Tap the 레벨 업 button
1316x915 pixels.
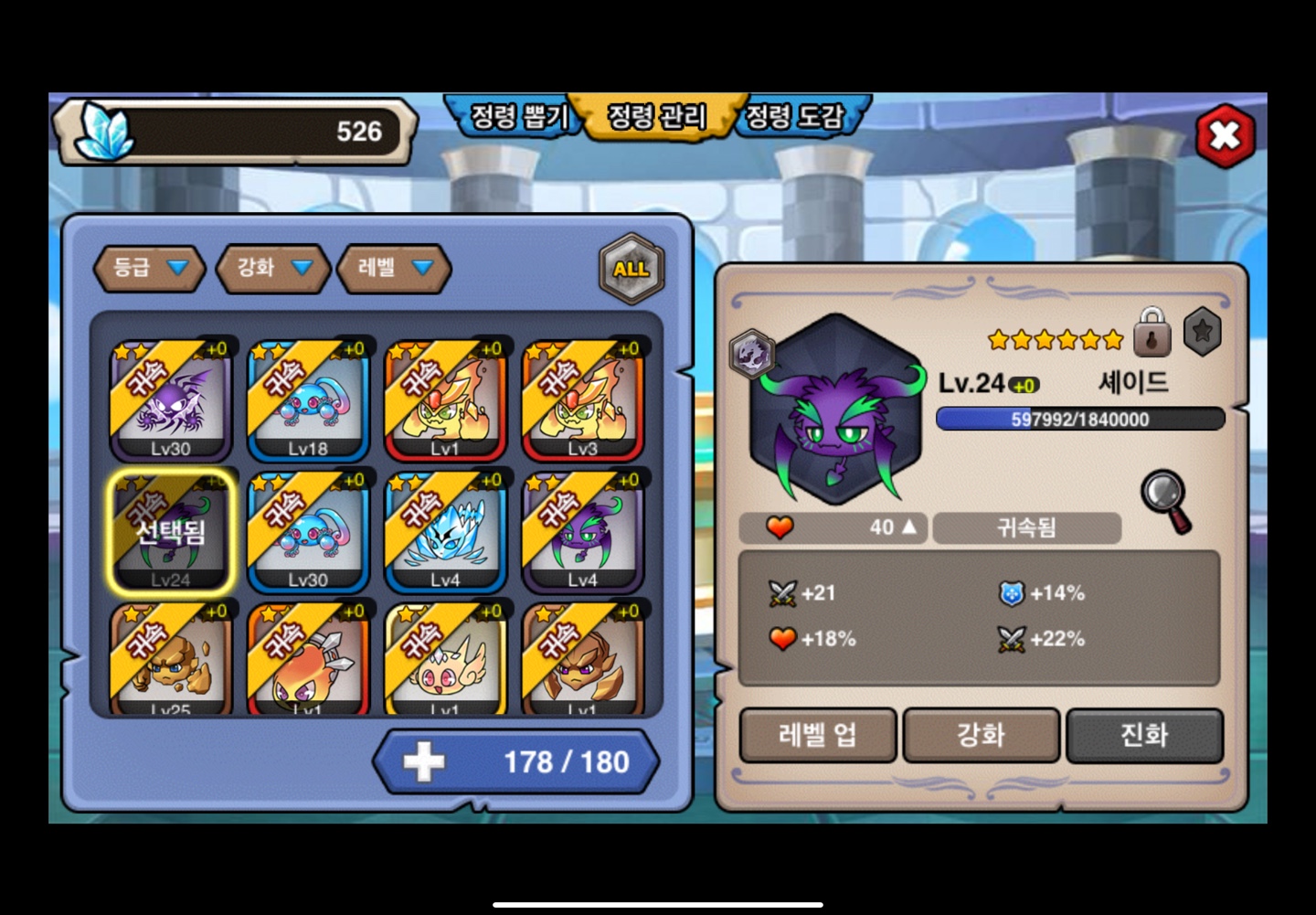(x=817, y=735)
